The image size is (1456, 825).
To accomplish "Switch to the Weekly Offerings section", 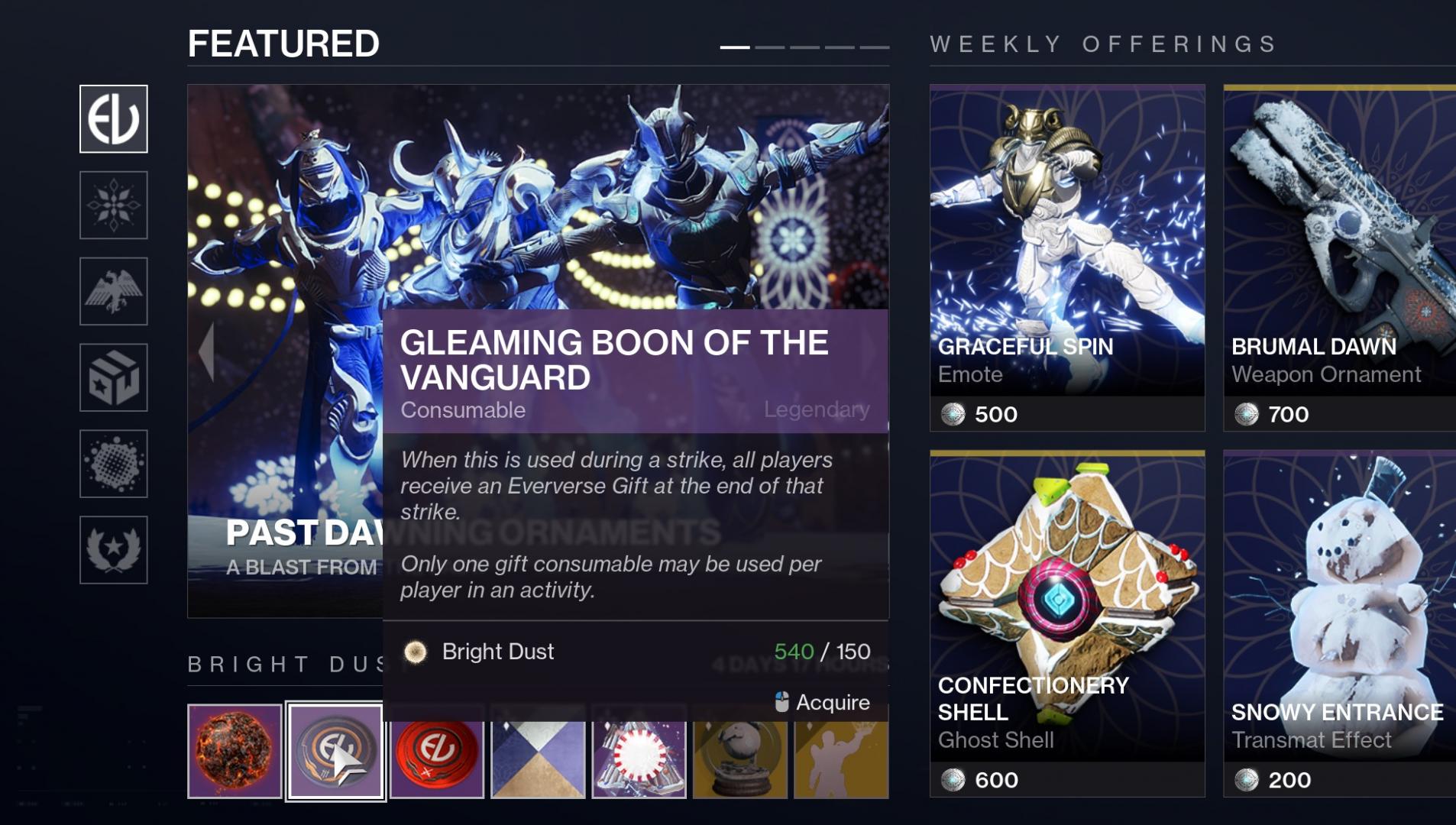I will click(x=1102, y=44).
